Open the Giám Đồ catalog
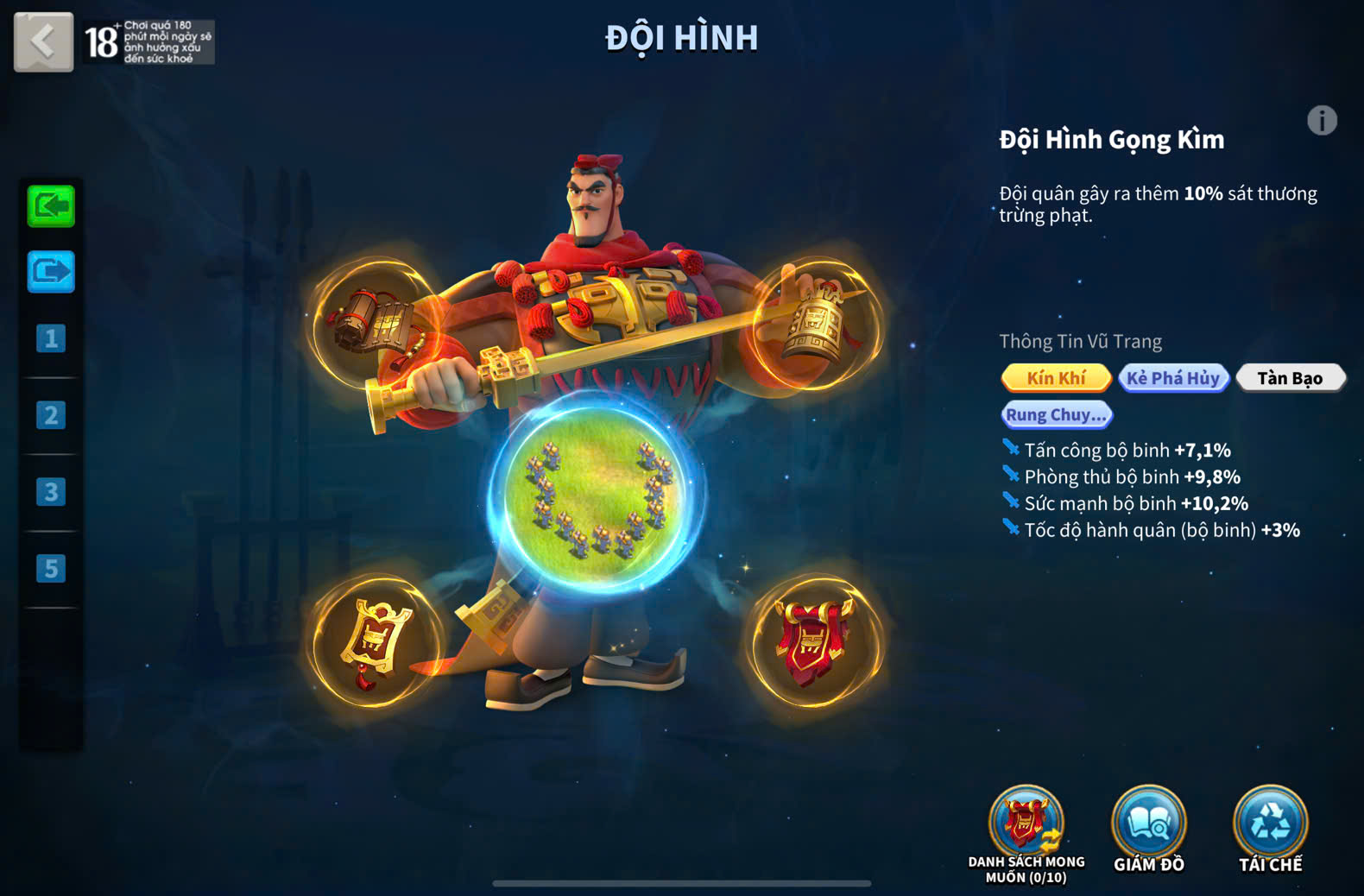The height and width of the screenshot is (896, 1364). click(x=1148, y=827)
